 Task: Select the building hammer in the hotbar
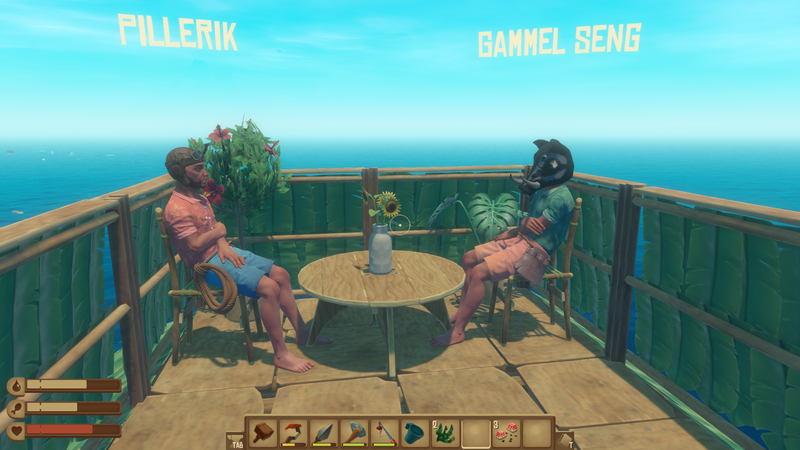tap(263, 432)
